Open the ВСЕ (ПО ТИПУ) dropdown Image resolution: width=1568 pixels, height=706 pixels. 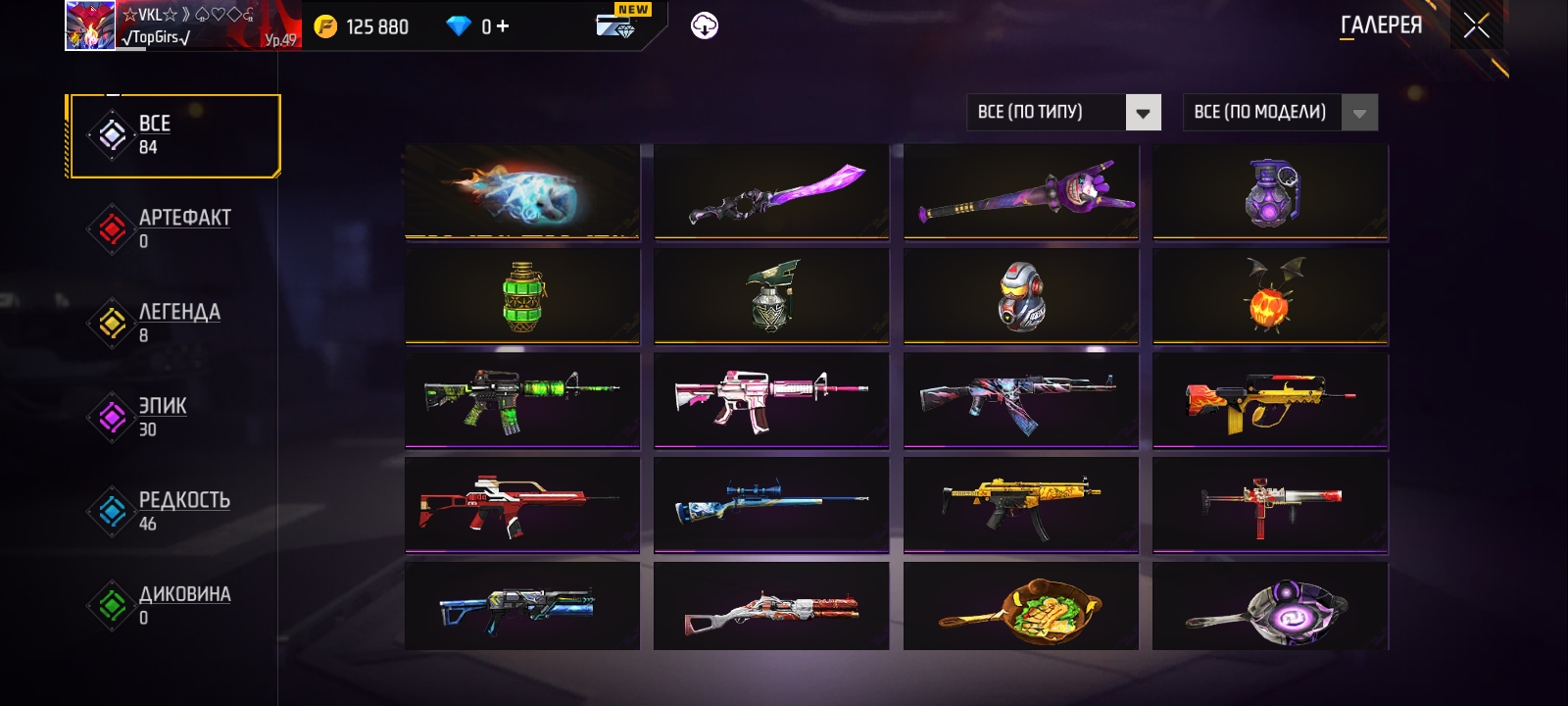point(1063,113)
